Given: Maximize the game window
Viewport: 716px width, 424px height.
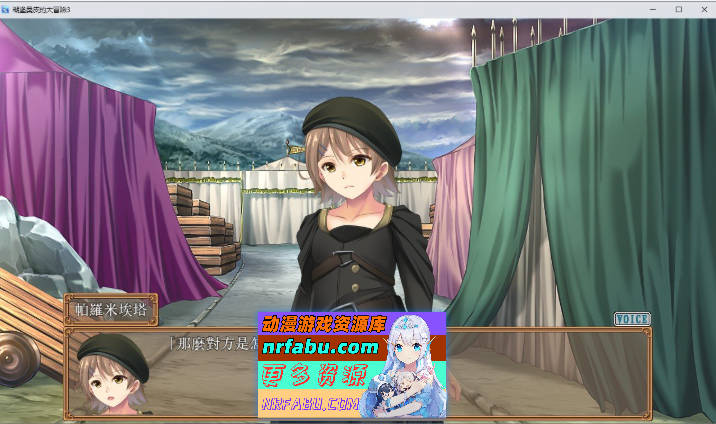Looking at the screenshot, I should tap(679, 9).
